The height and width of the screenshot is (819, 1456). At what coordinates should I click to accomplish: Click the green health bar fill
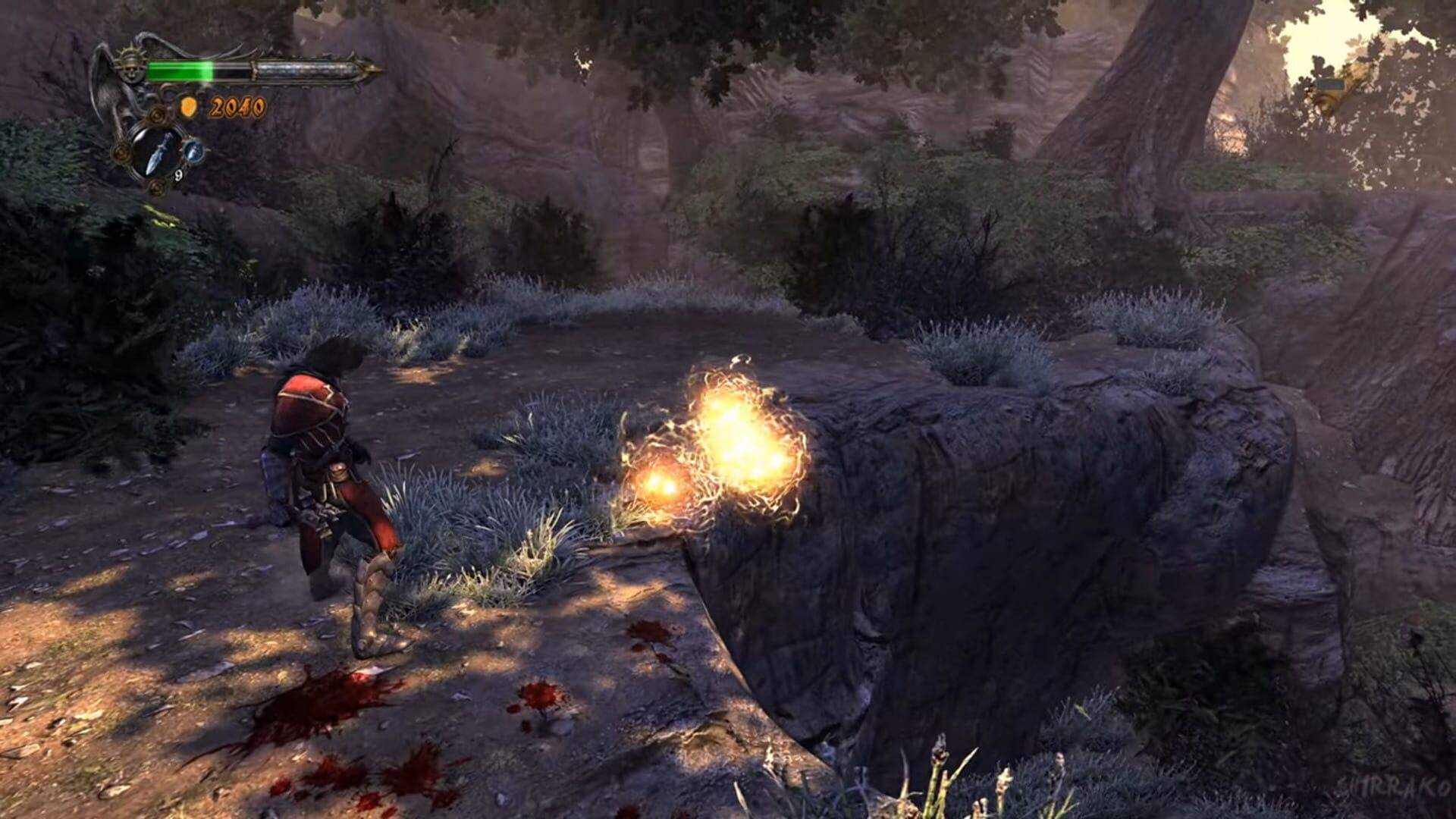[x=180, y=70]
